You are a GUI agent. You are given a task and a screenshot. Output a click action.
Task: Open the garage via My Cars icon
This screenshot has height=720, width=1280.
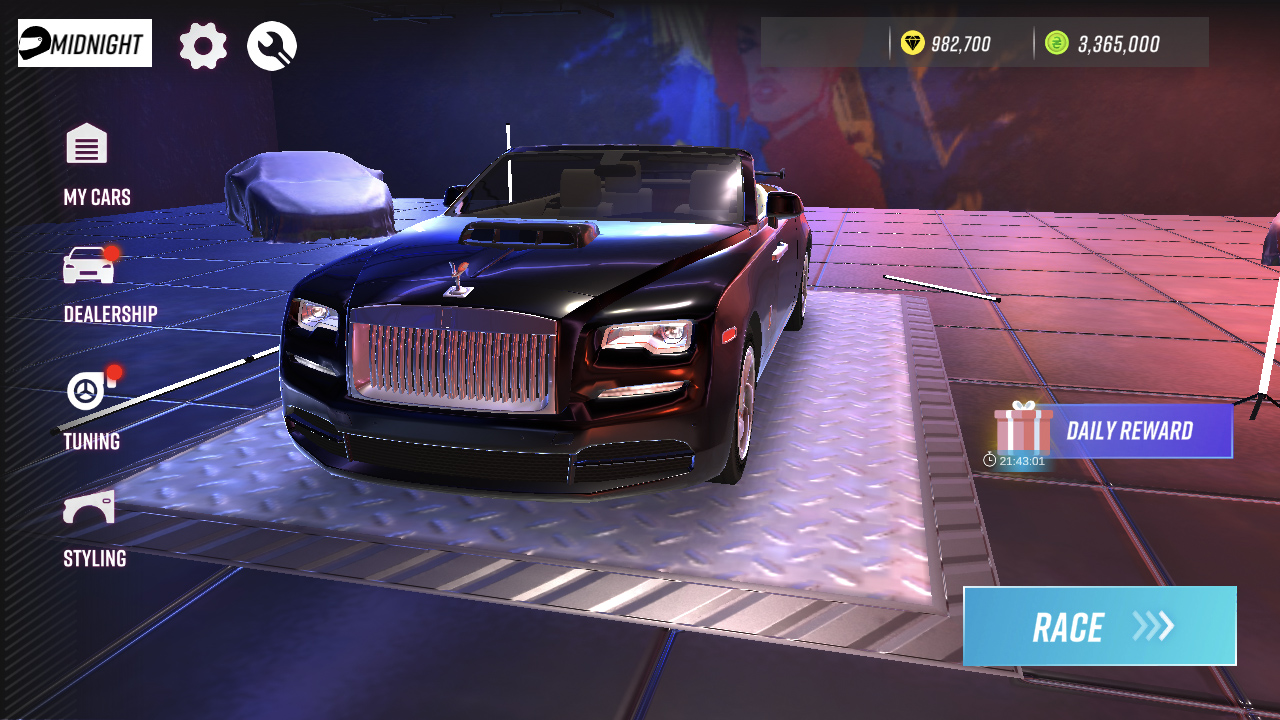pos(85,144)
